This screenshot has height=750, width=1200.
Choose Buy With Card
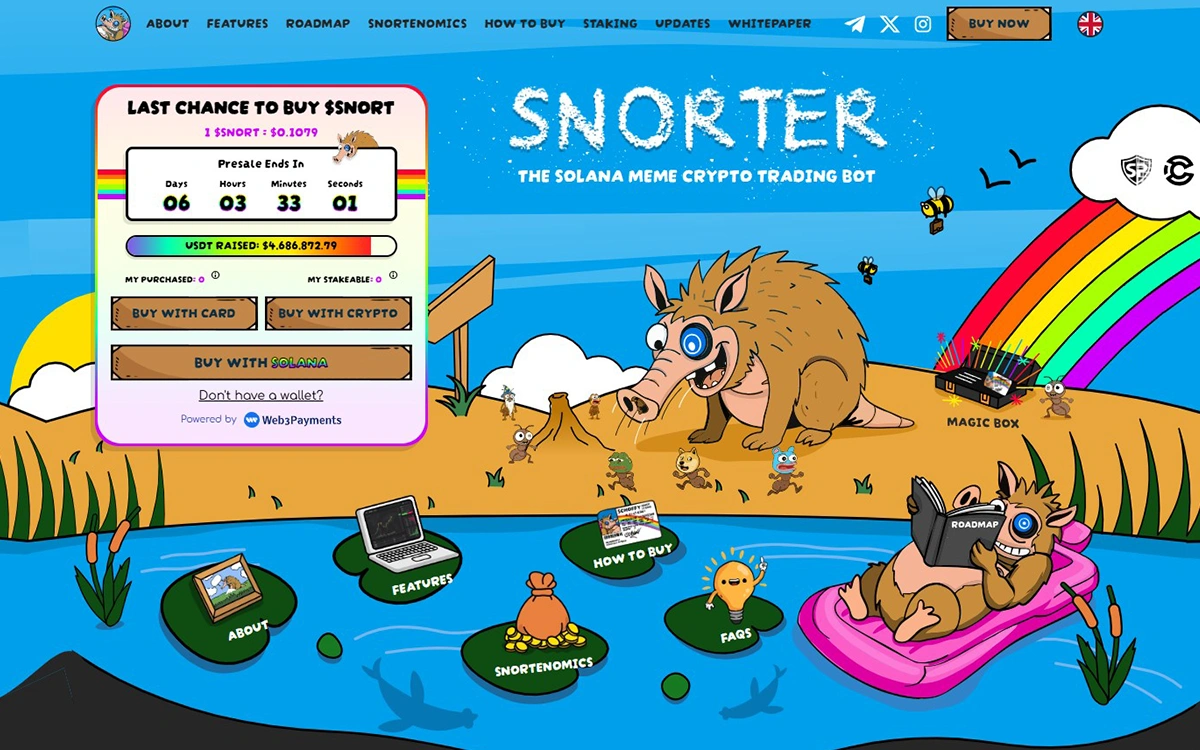pos(184,313)
